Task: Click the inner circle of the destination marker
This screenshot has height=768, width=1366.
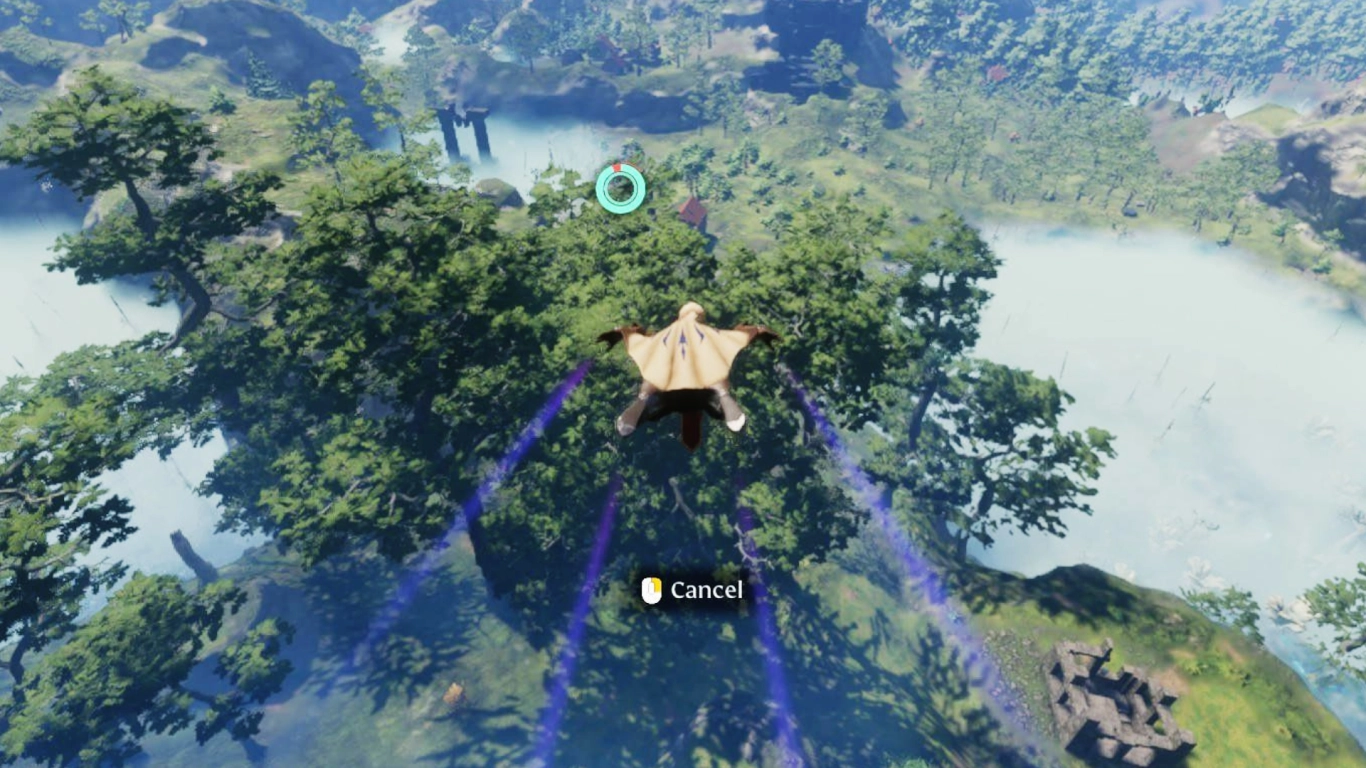Action: (620, 190)
